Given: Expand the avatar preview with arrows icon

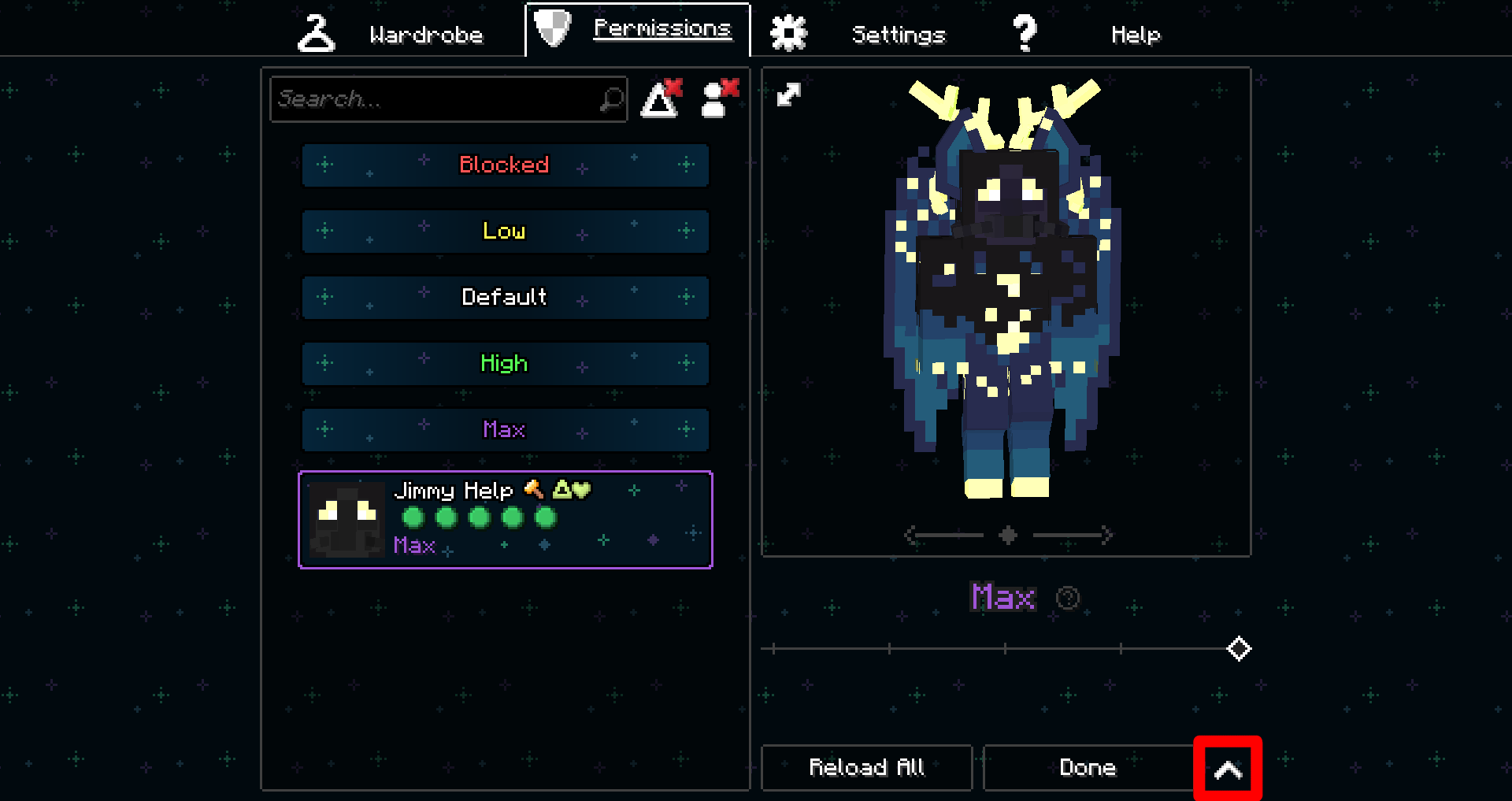Looking at the screenshot, I should (788, 95).
